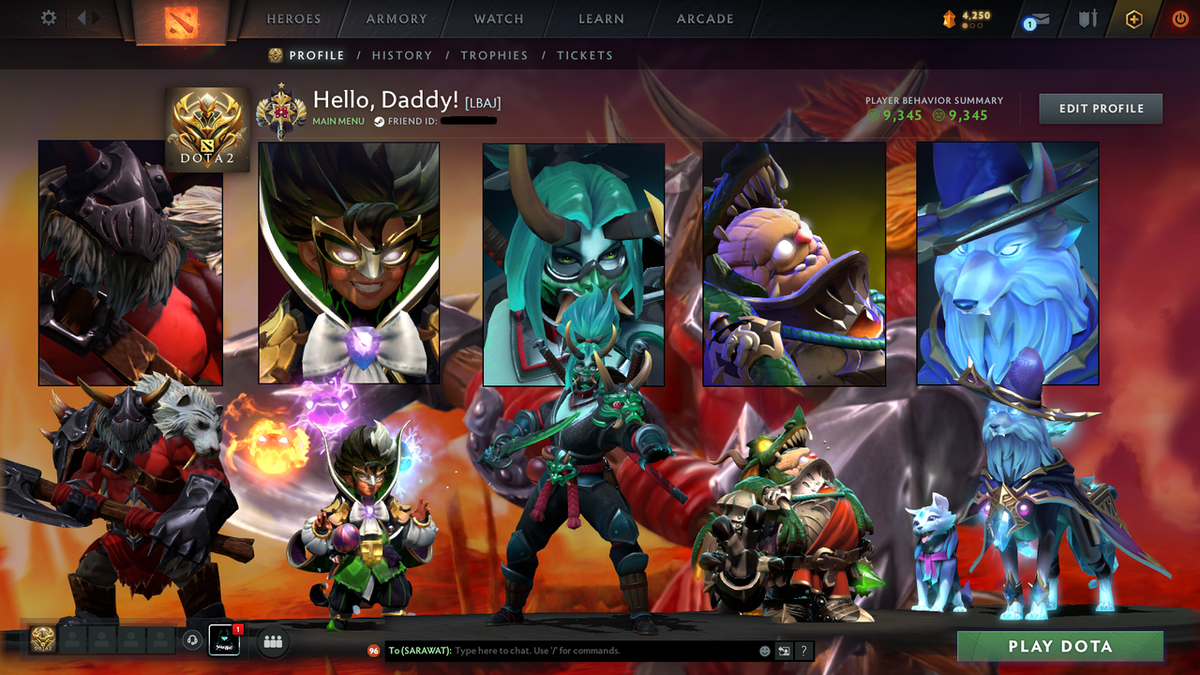Show the History tab
The image size is (1200, 675).
point(402,56)
